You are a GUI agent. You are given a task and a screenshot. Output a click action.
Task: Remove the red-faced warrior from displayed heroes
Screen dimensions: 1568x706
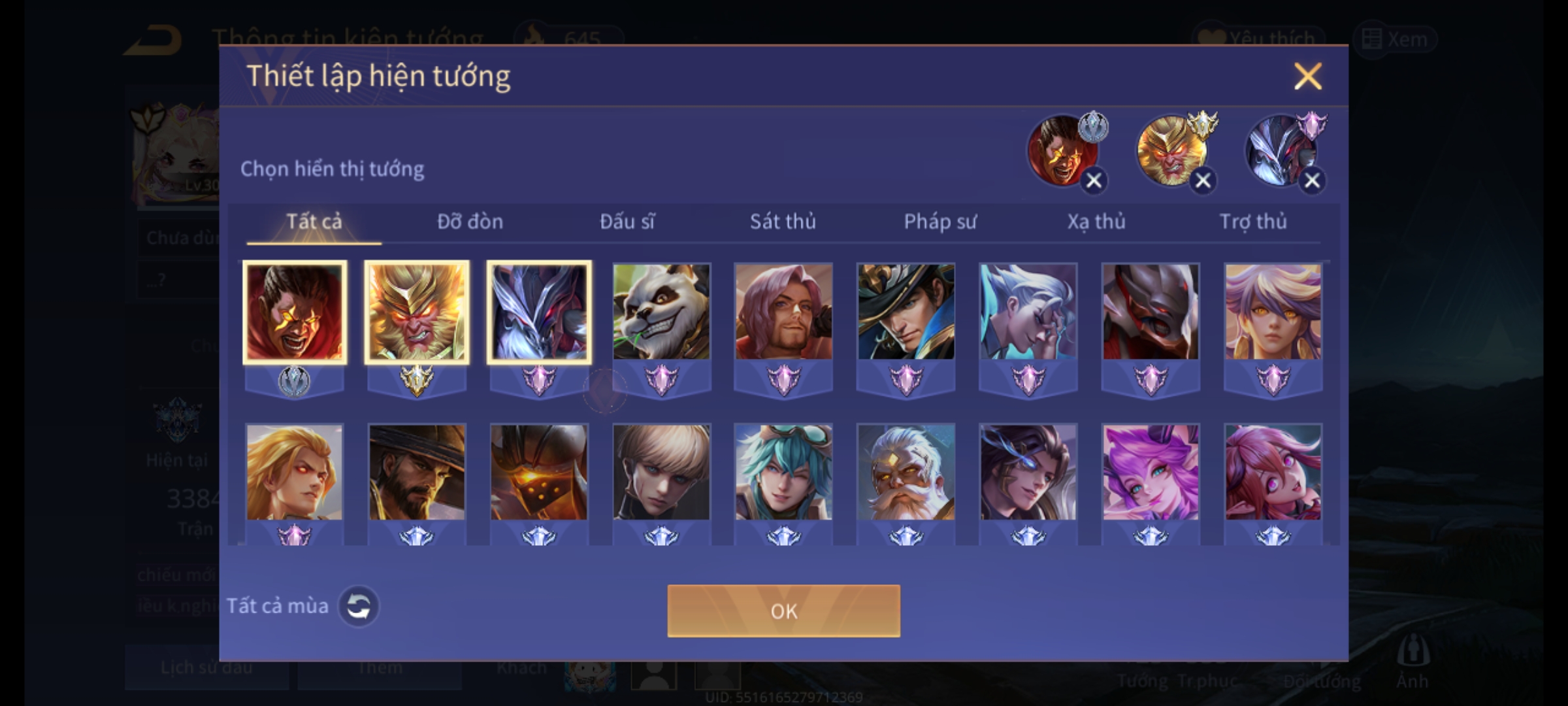pyautogui.click(x=1094, y=181)
